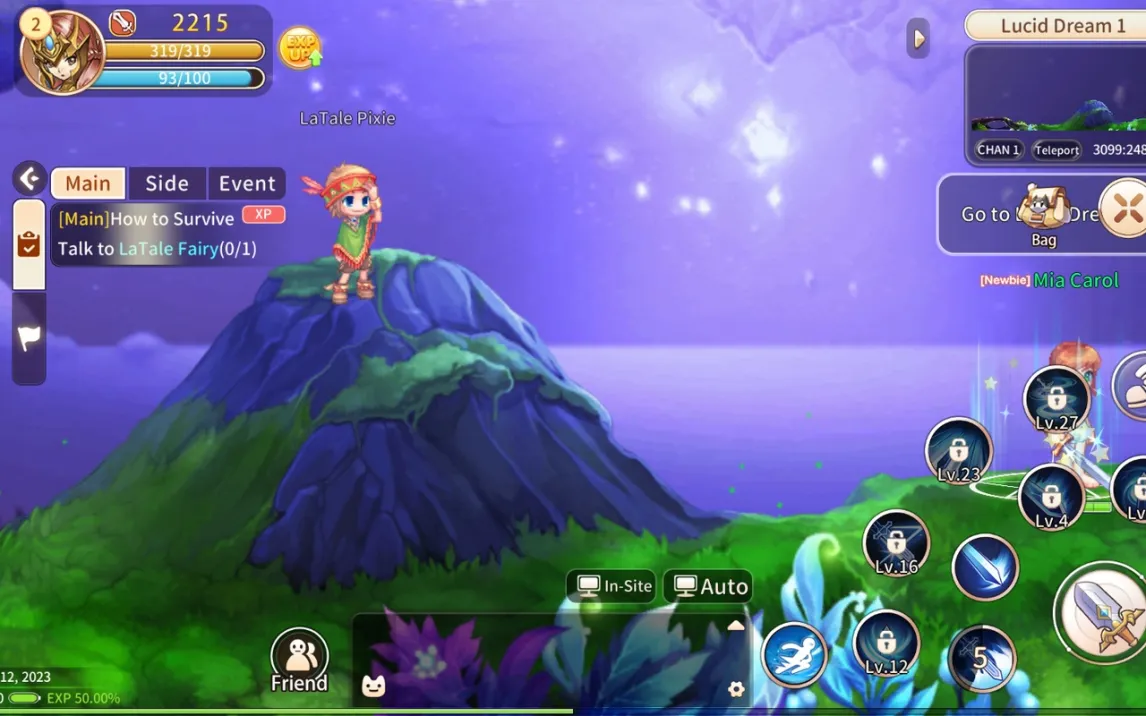Open the How to Survive quest entry
The height and width of the screenshot is (716, 1146).
pyautogui.click(x=146, y=218)
